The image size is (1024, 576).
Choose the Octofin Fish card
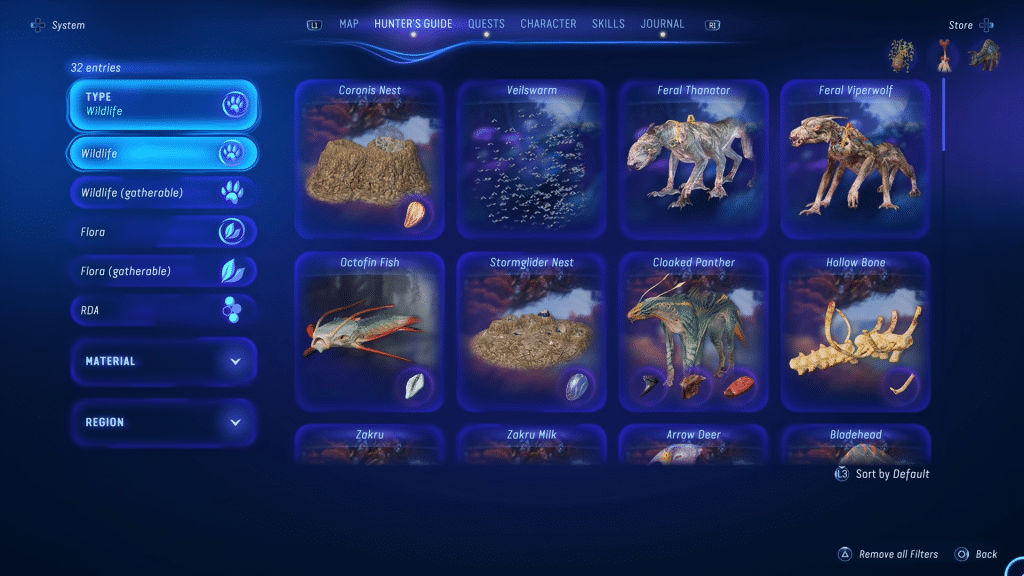click(x=370, y=332)
